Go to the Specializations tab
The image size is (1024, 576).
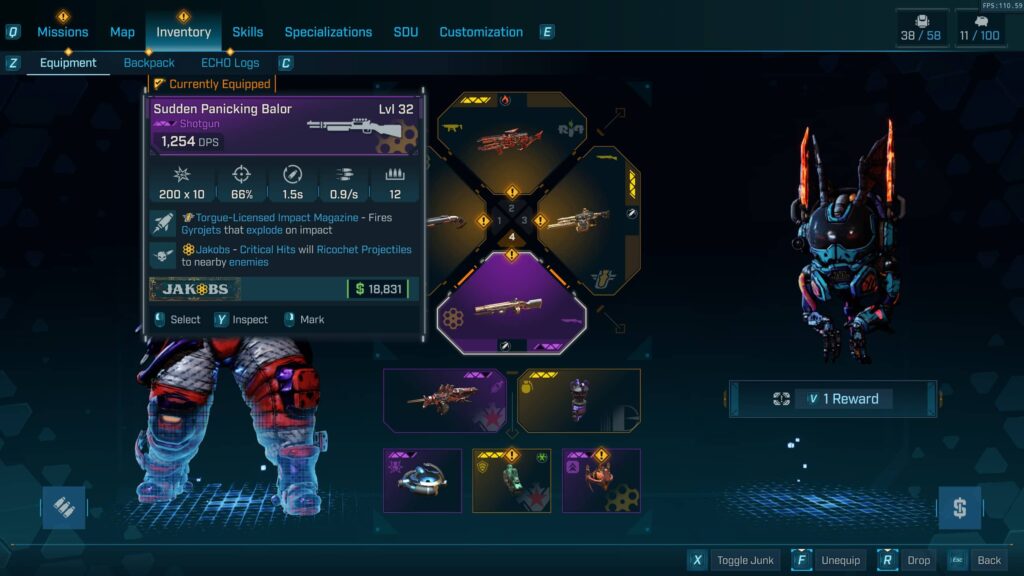tap(328, 32)
